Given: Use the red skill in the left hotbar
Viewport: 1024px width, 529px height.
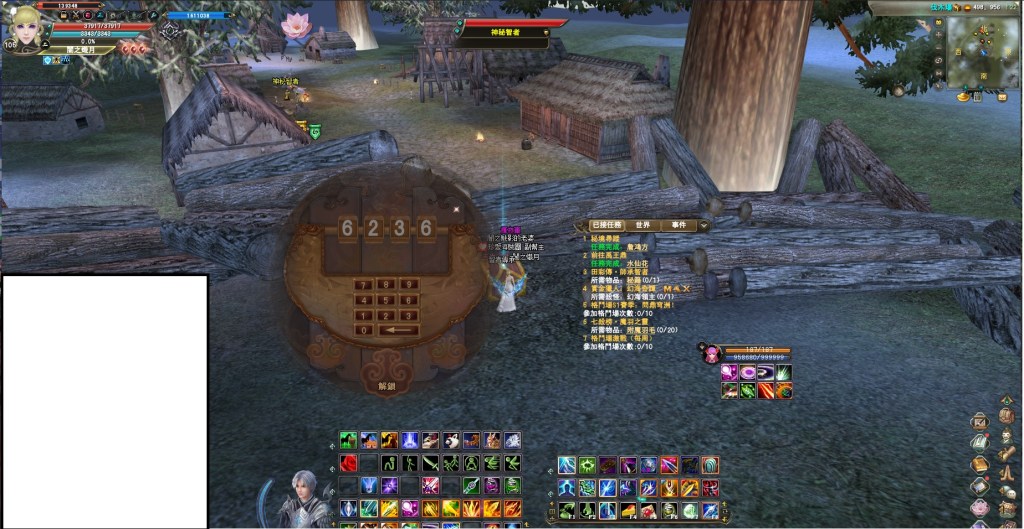Looking at the screenshot, I should point(348,463).
